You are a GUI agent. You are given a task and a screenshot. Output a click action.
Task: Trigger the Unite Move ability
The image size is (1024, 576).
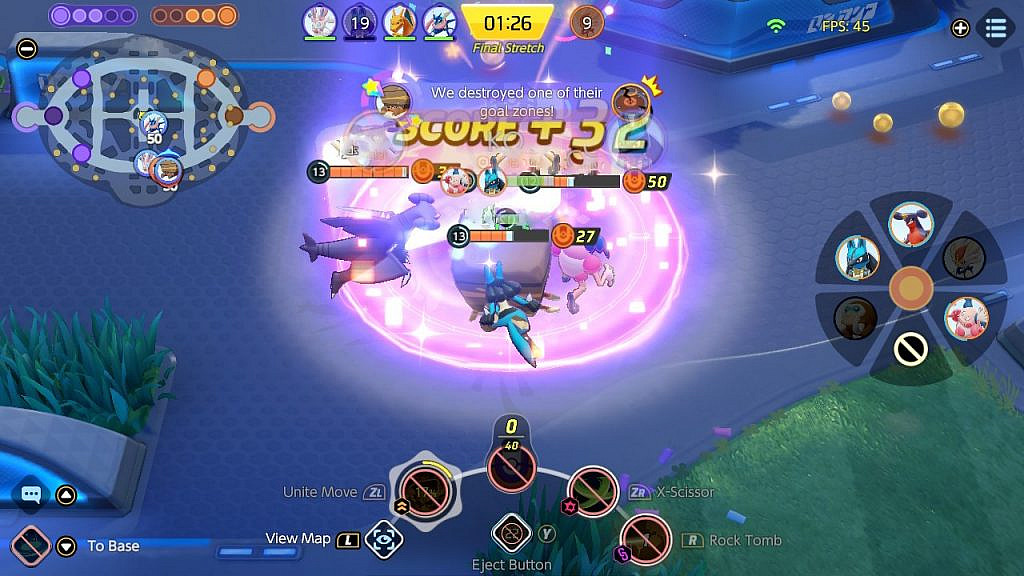click(424, 489)
